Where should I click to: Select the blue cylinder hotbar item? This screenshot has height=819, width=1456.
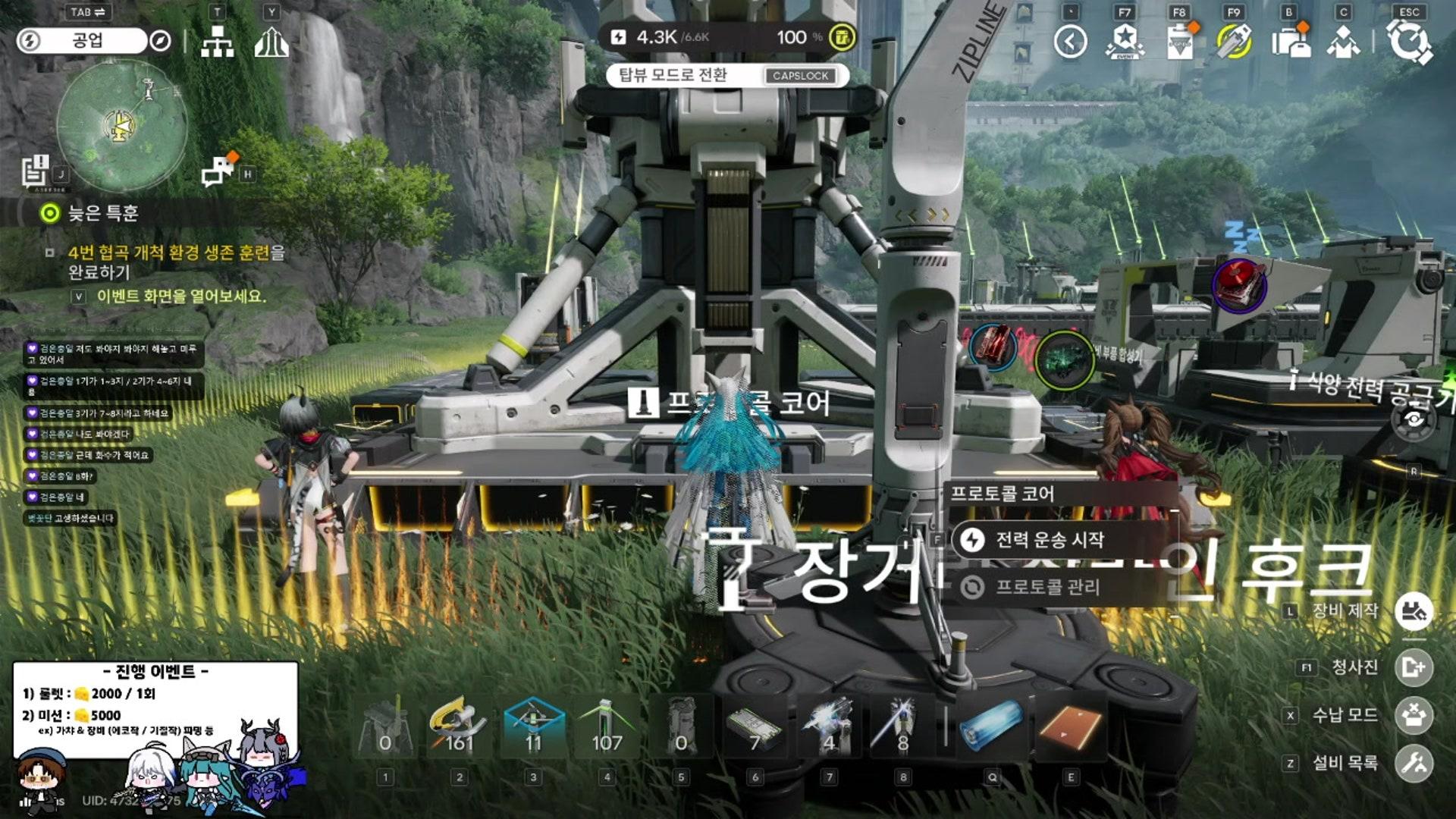tap(992, 726)
